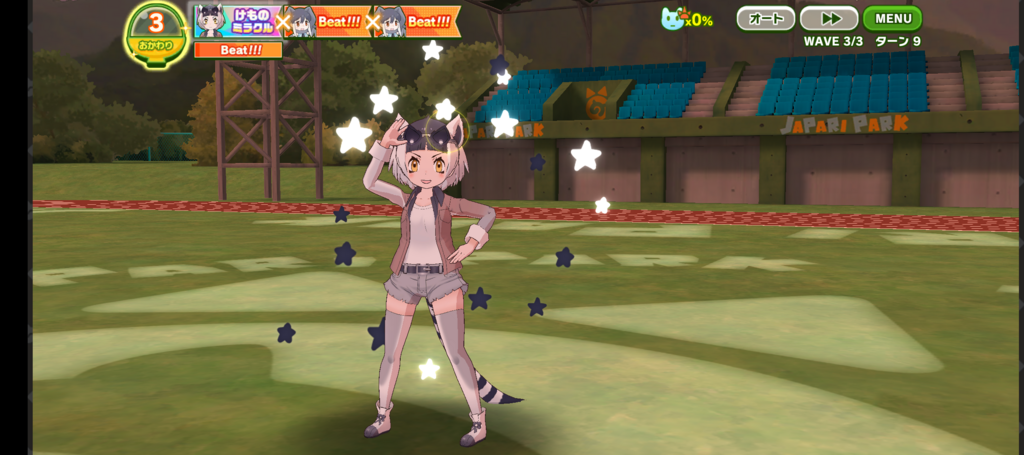Image resolution: width=1024 pixels, height=455 pixels.
Task: Open the green MENU button
Action: pyautogui.click(x=892, y=18)
